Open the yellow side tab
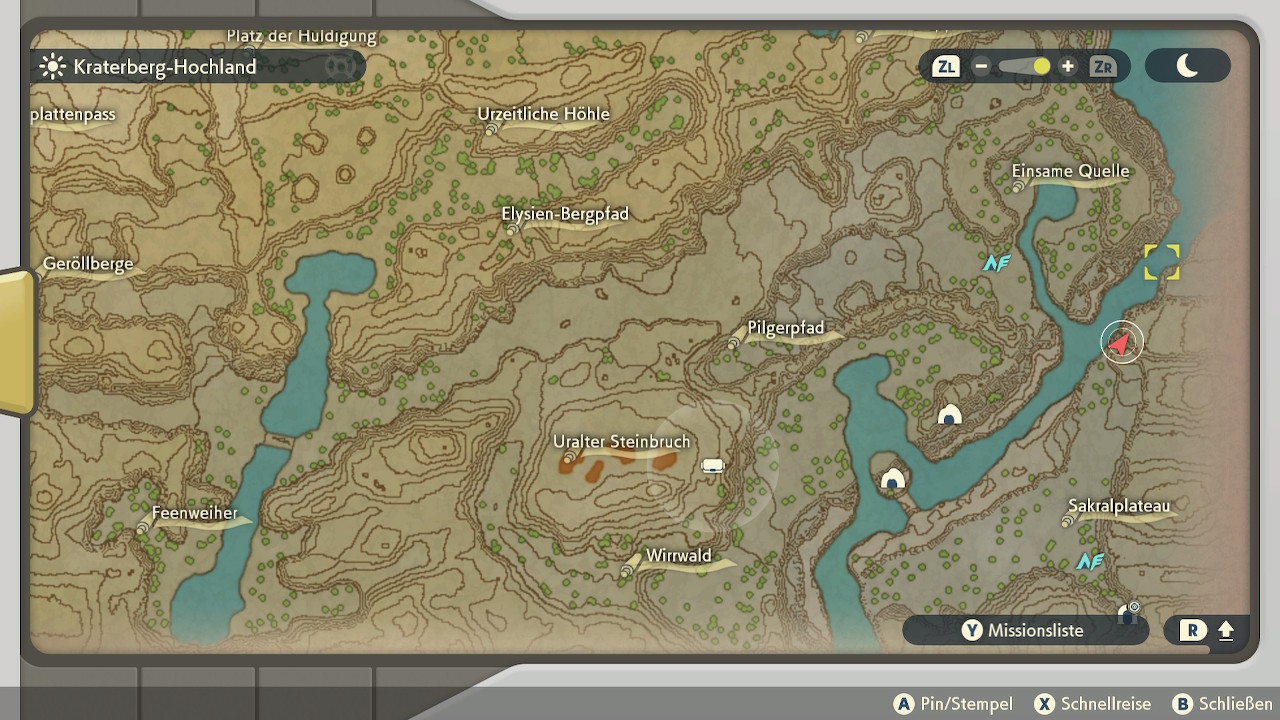The height and width of the screenshot is (720, 1280). click(x=16, y=340)
